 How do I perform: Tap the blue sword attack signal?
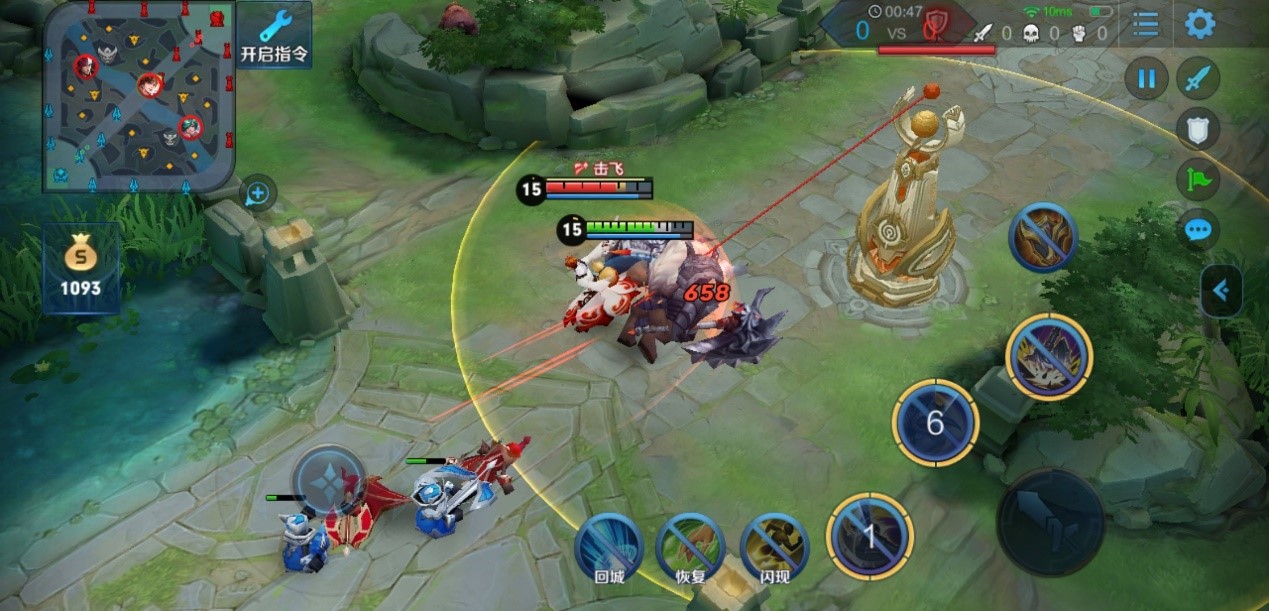[x=1197, y=79]
